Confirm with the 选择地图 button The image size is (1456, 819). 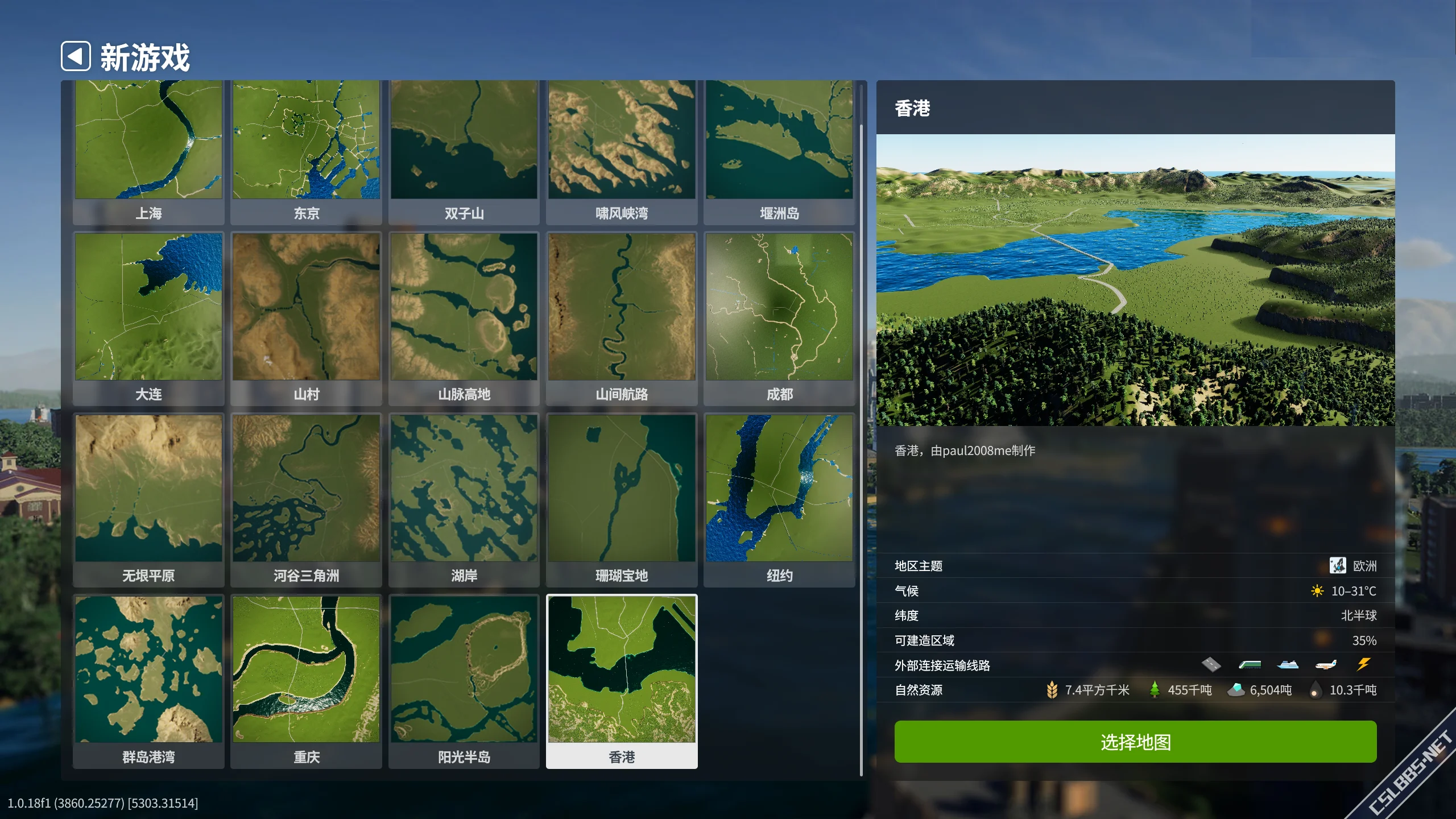[1135, 742]
